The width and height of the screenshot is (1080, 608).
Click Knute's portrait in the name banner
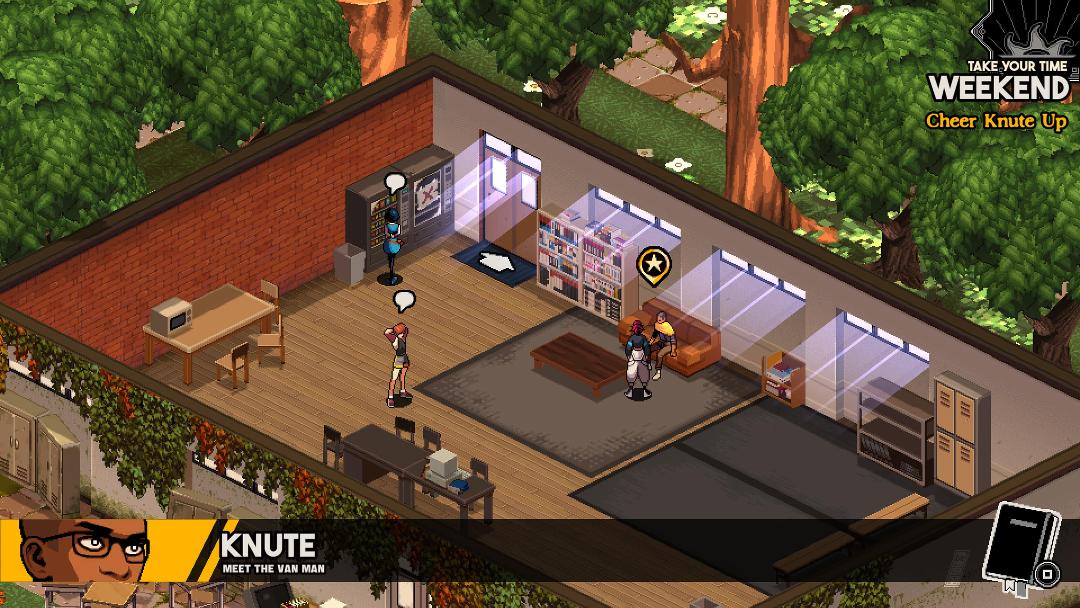(x=85, y=550)
